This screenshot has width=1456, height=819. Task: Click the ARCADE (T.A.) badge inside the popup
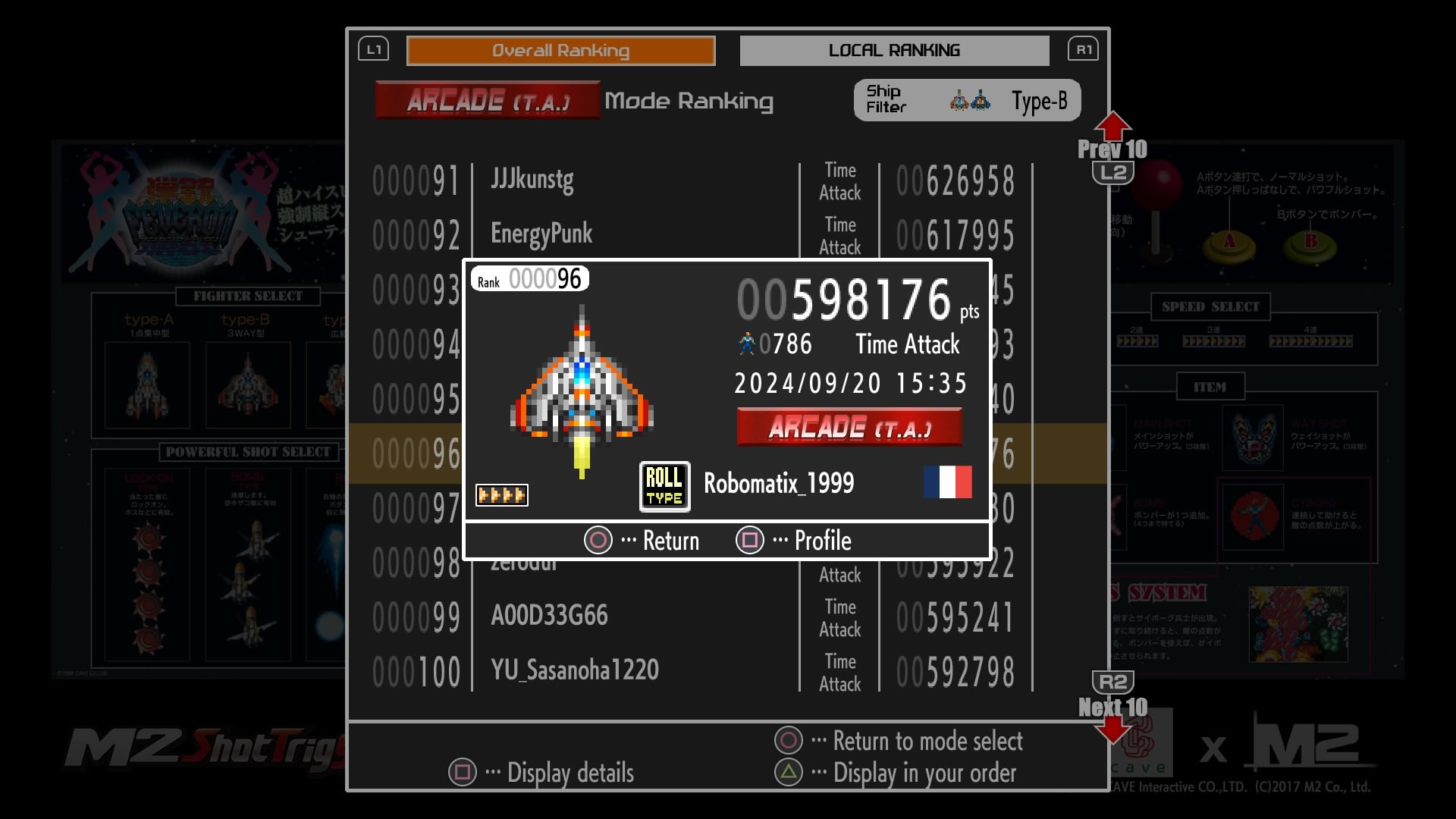pyautogui.click(x=849, y=427)
